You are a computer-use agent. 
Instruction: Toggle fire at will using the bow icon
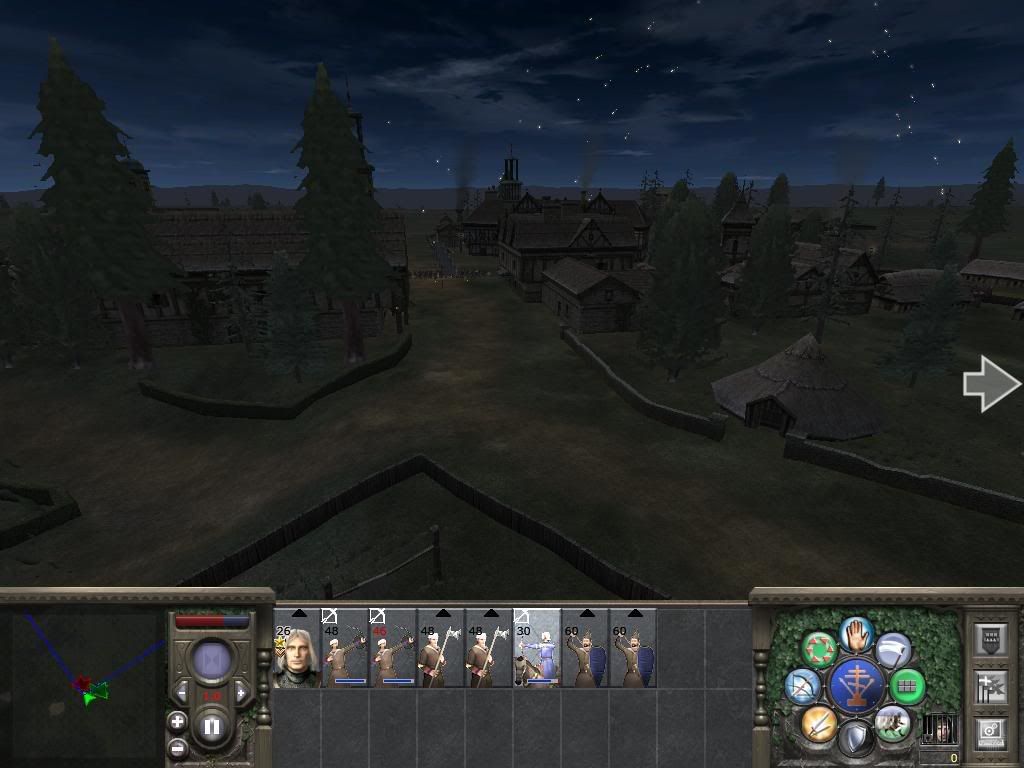point(803,686)
